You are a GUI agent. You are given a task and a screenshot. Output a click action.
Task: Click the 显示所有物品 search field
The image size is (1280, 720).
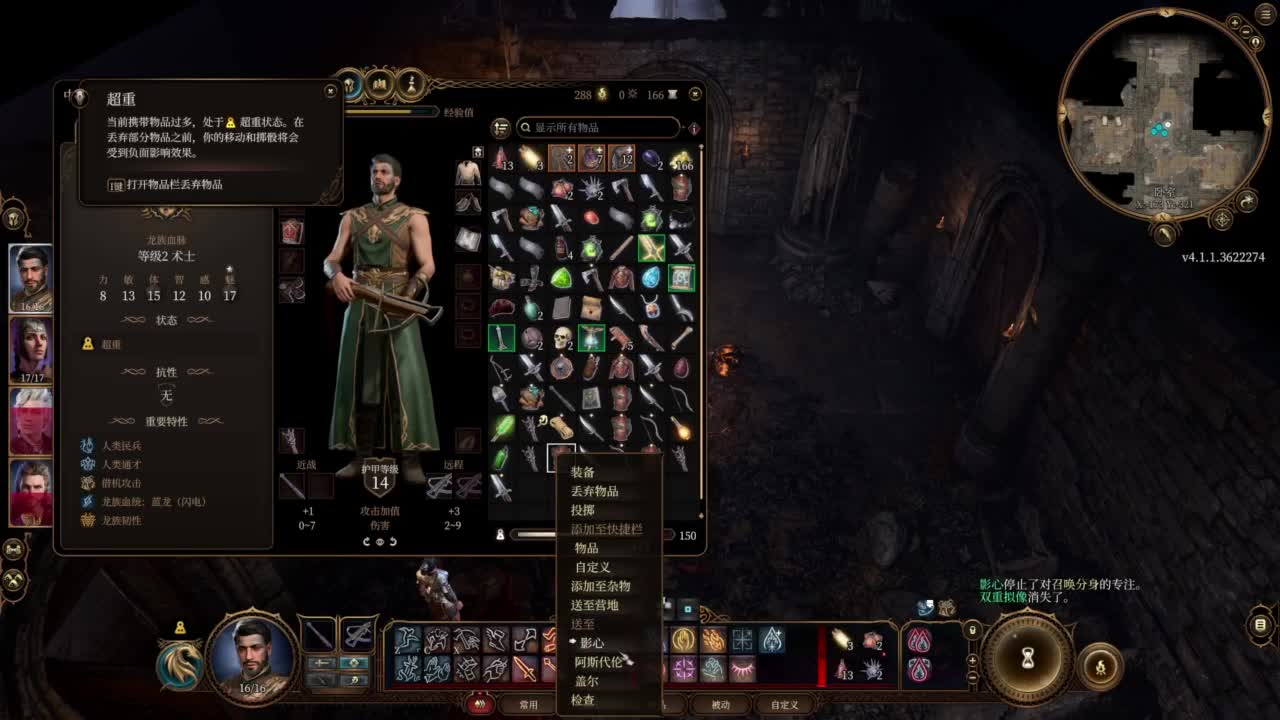pos(598,128)
